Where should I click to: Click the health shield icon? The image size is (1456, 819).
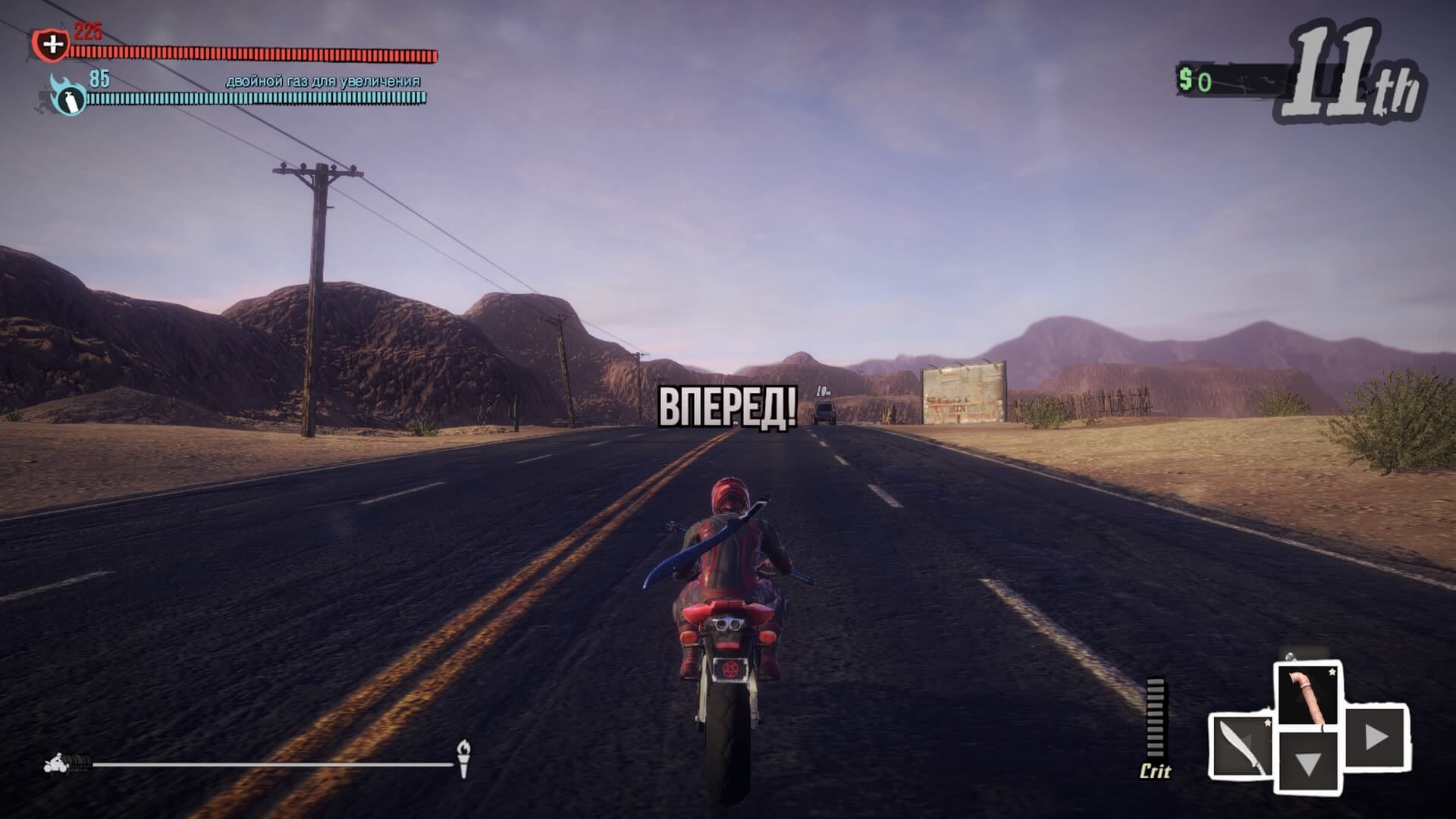pos(52,45)
